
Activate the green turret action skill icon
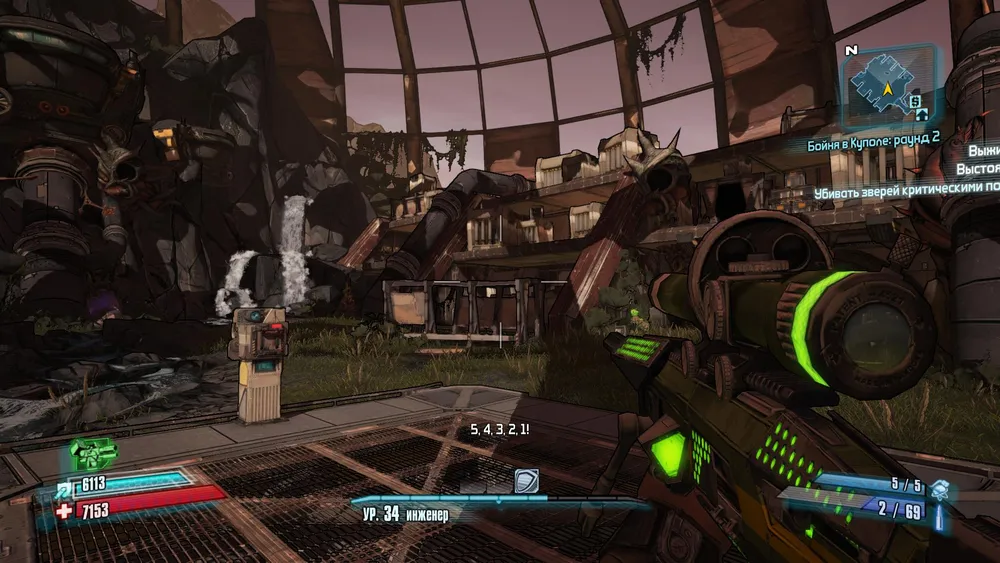93,455
